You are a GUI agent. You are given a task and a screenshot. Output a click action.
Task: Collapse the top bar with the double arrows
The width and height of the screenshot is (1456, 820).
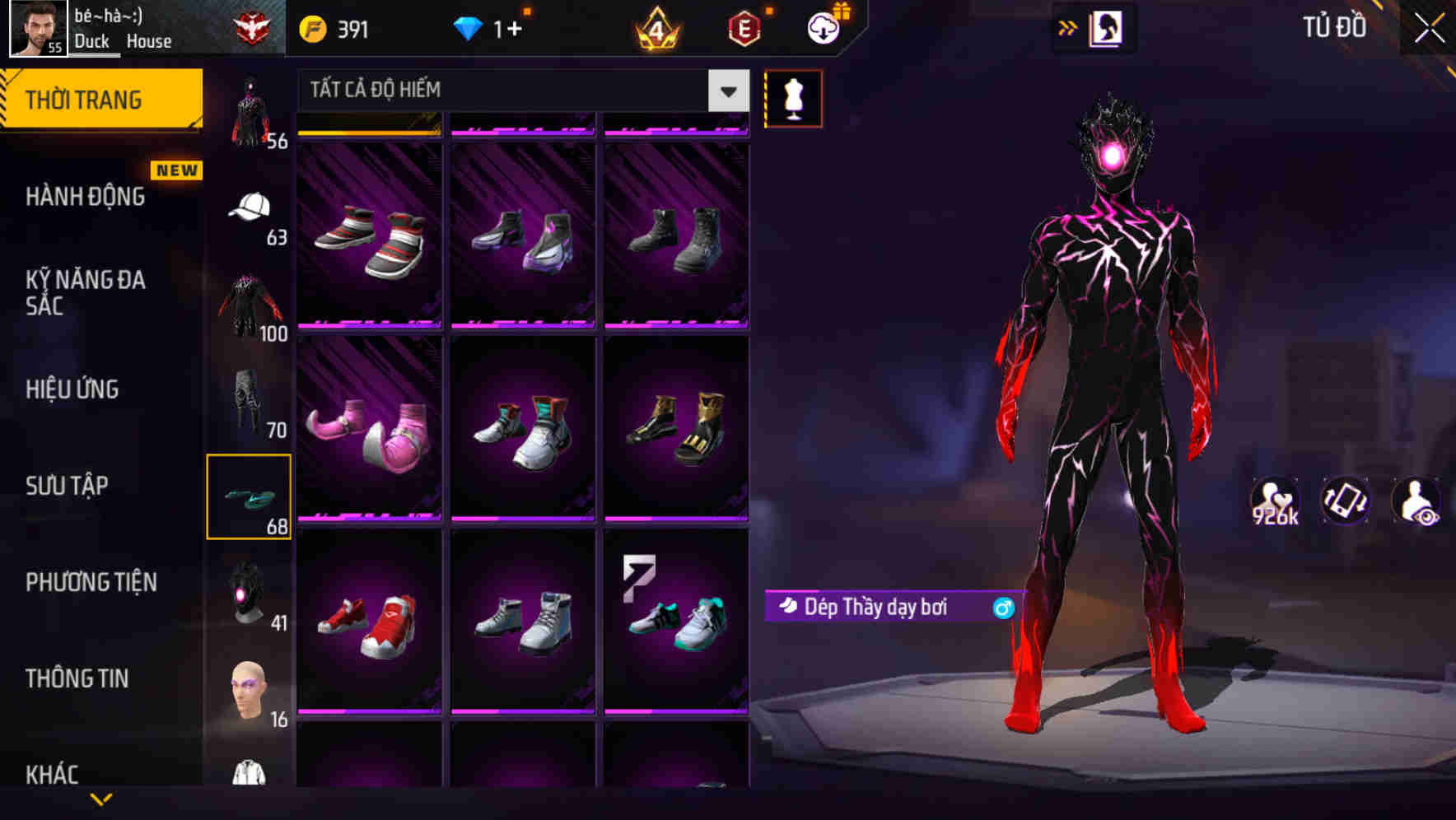pos(1068,27)
